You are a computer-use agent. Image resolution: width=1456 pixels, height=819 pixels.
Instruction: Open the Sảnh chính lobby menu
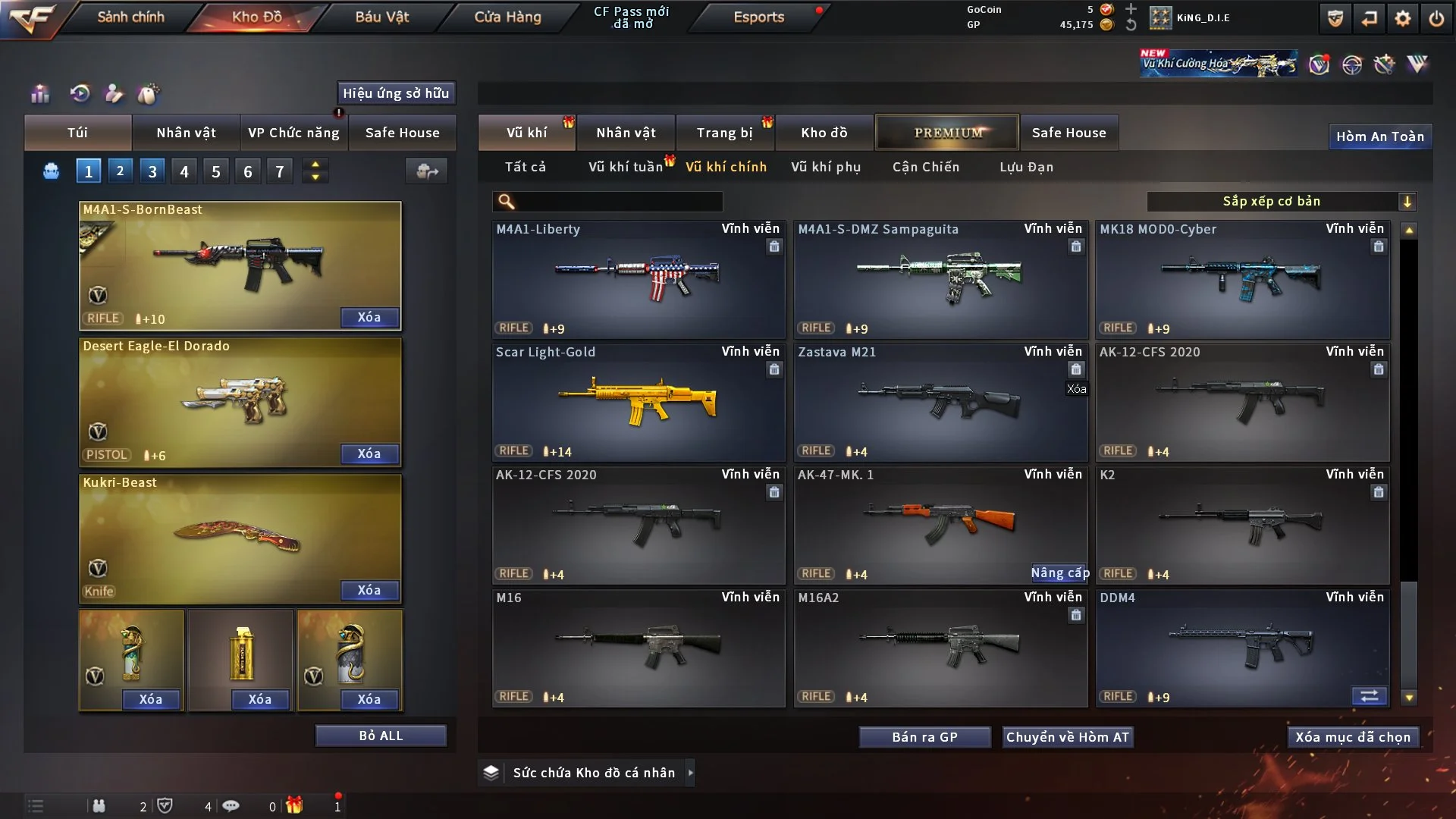pyautogui.click(x=130, y=17)
